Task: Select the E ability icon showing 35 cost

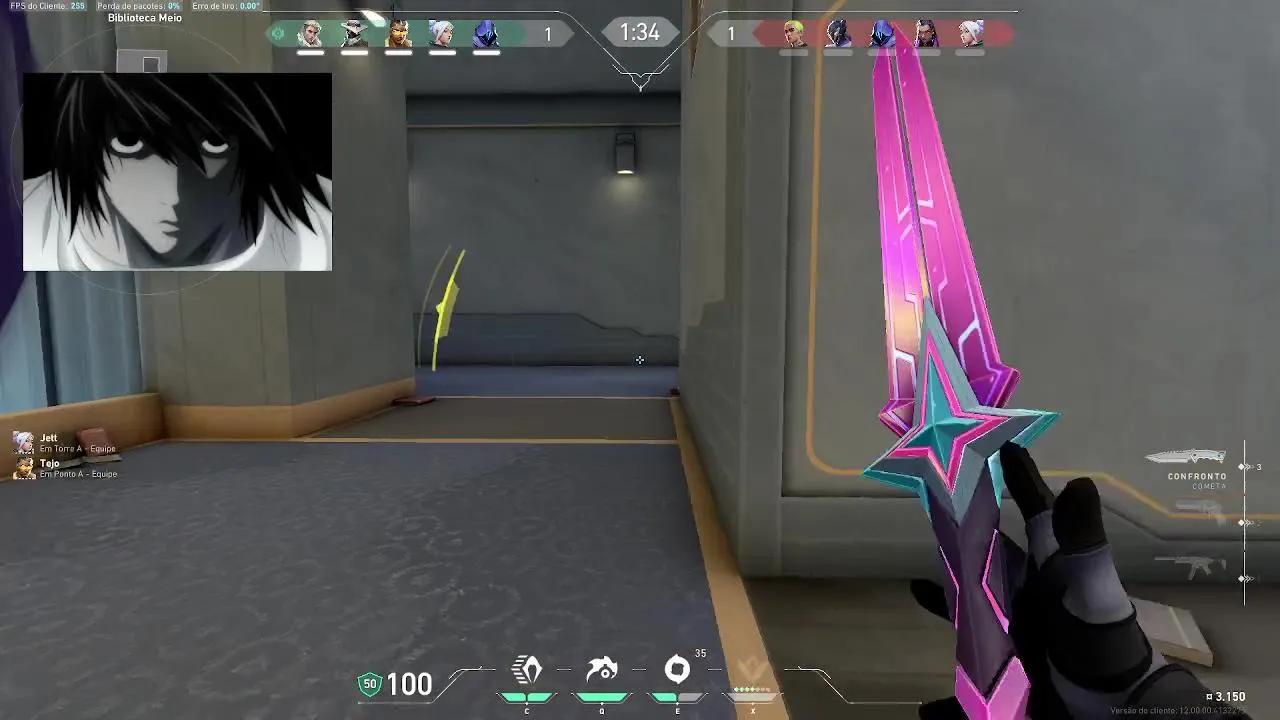Action: pyautogui.click(x=679, y=670)
